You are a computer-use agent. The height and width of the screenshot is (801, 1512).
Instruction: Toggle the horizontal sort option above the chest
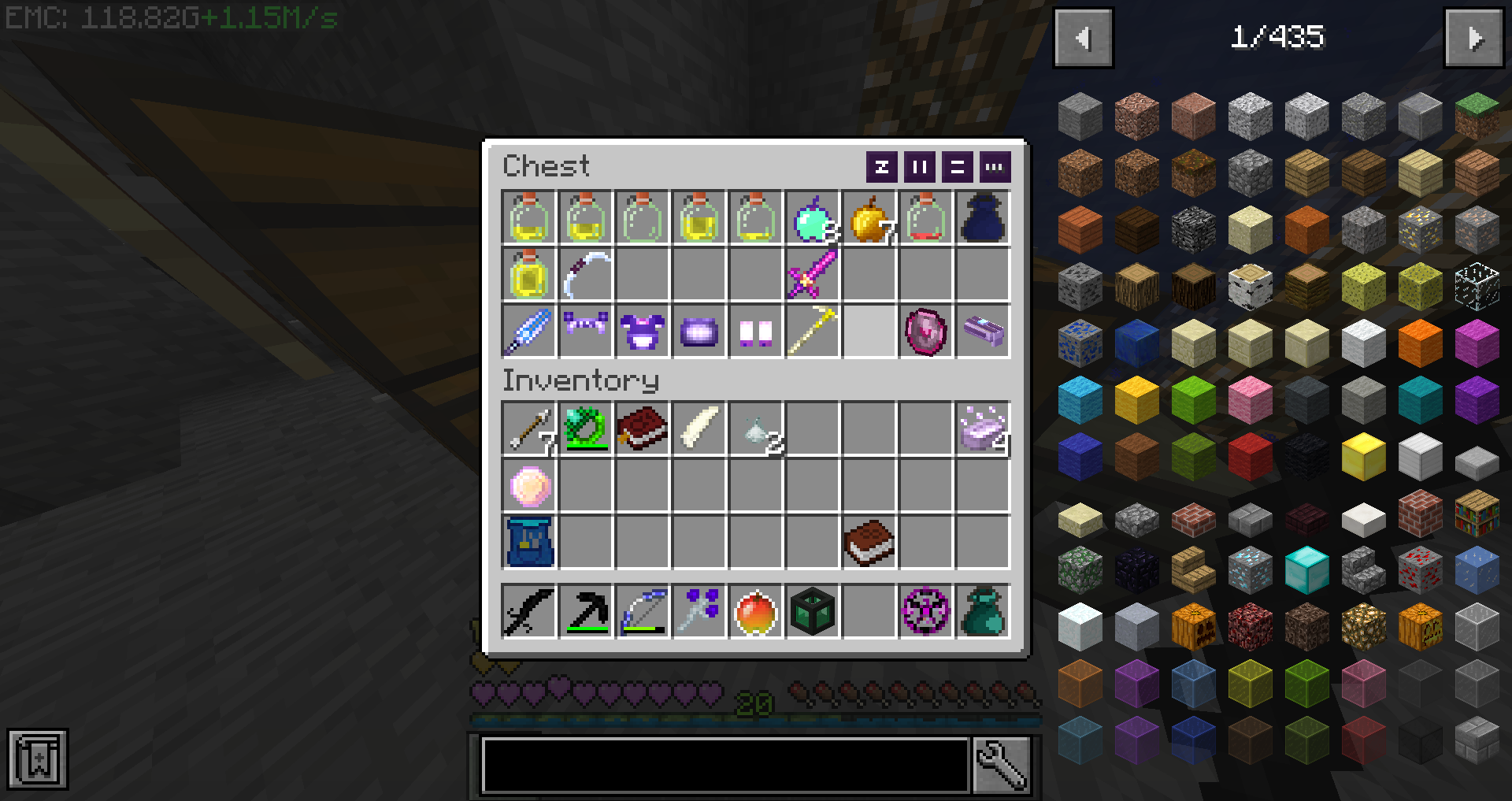[956, 167]
